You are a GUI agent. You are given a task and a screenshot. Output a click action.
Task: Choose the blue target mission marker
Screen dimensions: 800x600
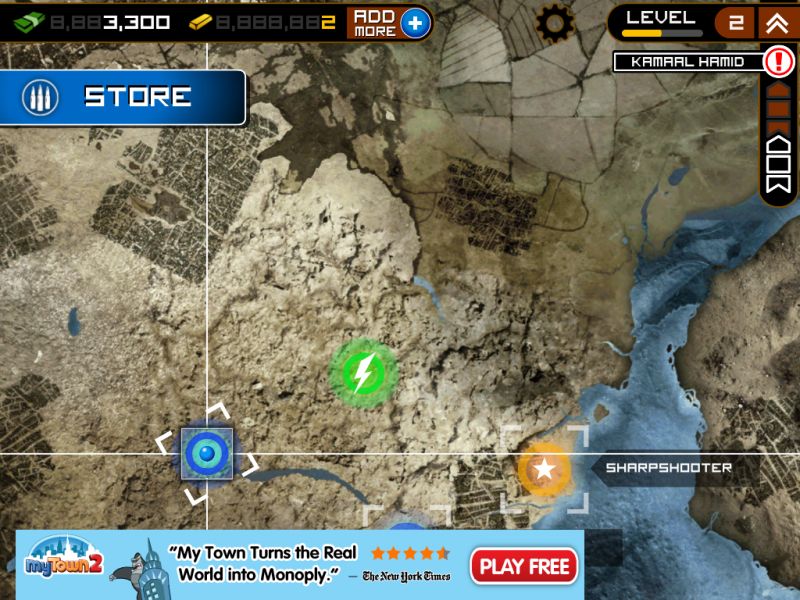pos(207,454)
